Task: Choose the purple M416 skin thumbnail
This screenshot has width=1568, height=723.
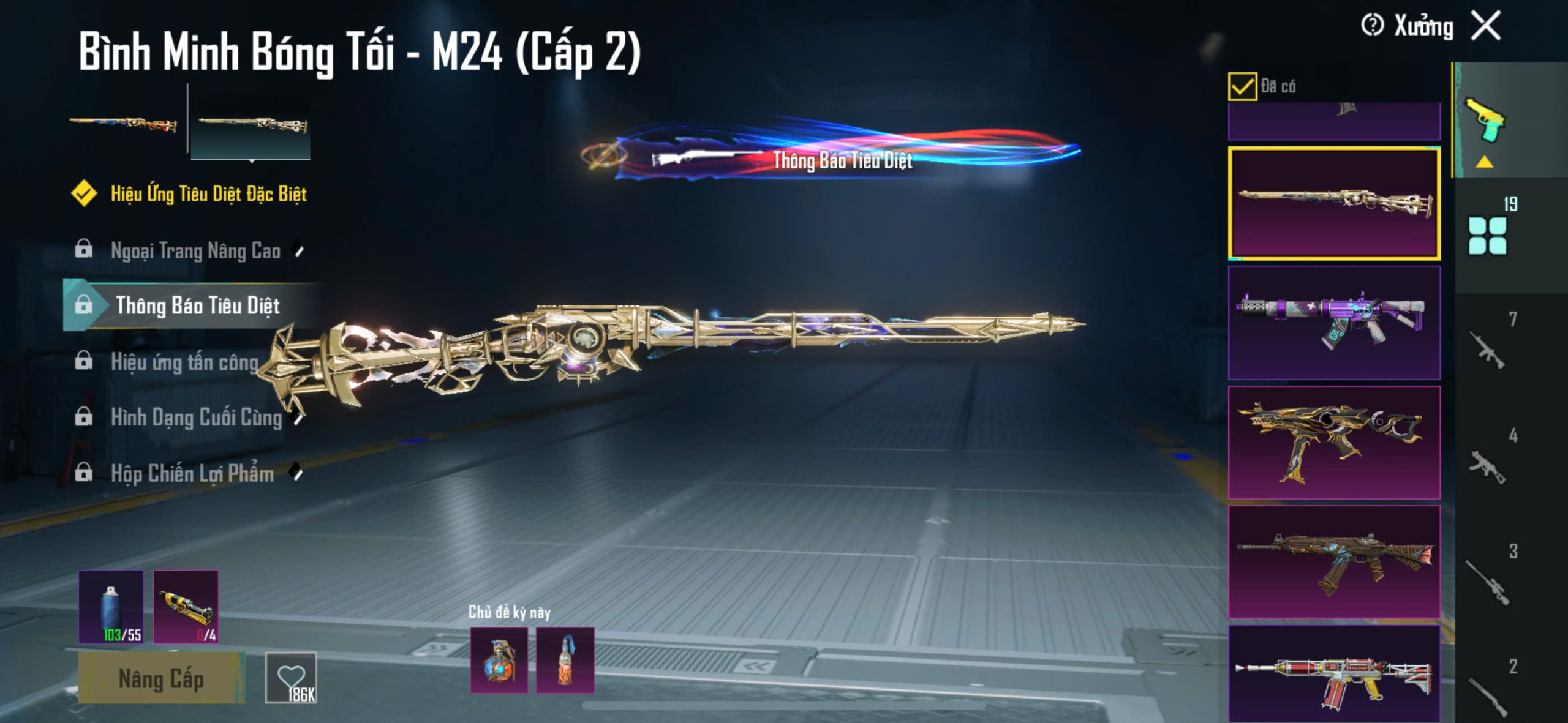Action: coord(1334,323)
